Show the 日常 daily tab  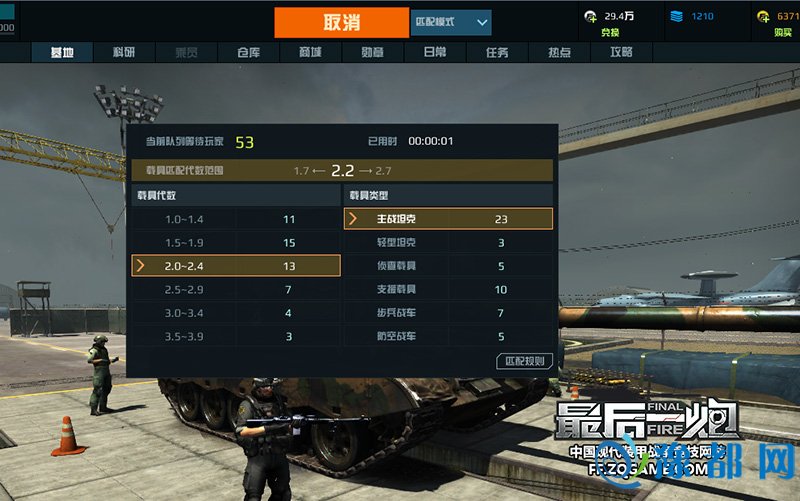[434, 52]
